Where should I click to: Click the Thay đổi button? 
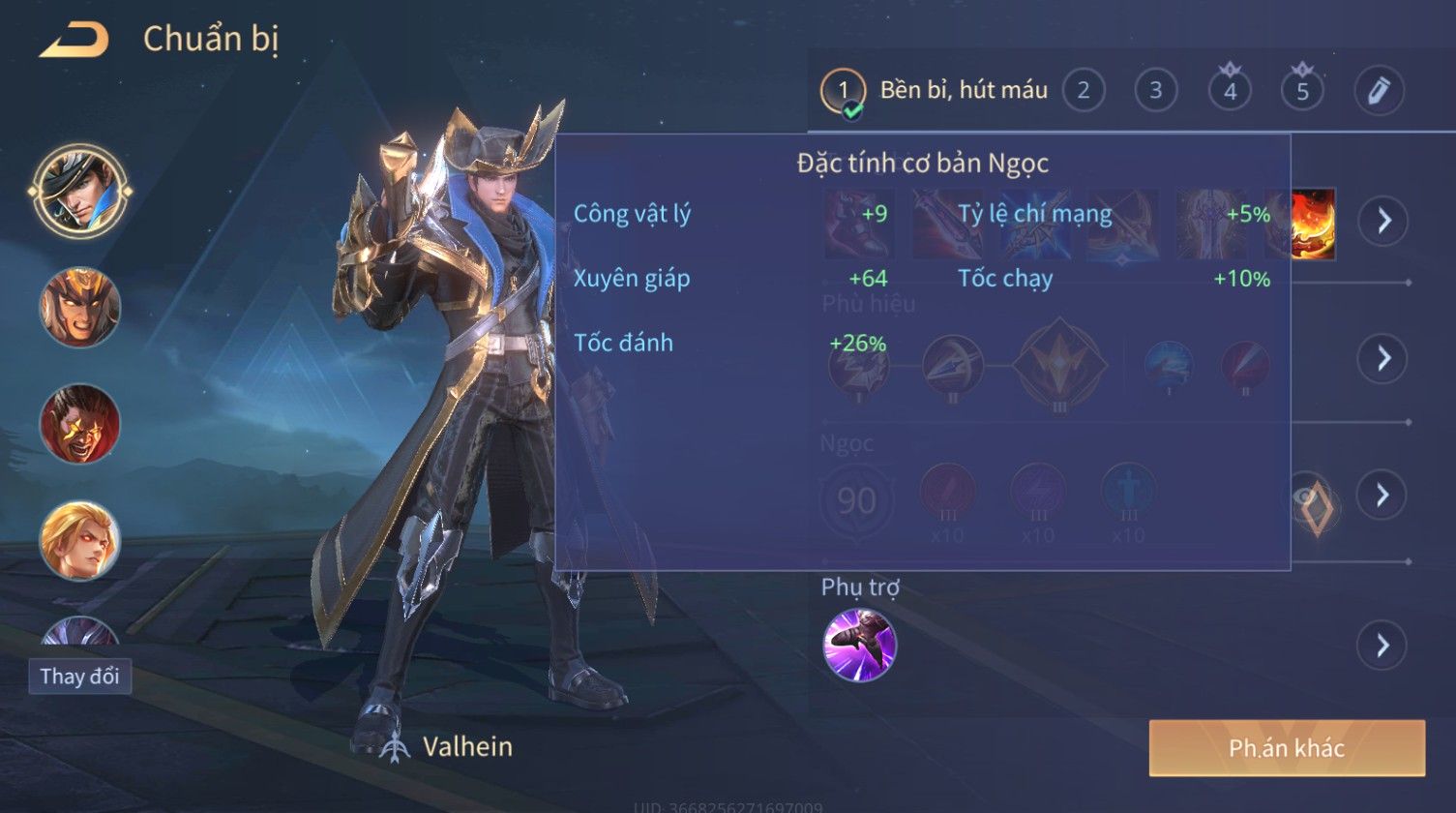pyautogui.click(x=79, y=676)
